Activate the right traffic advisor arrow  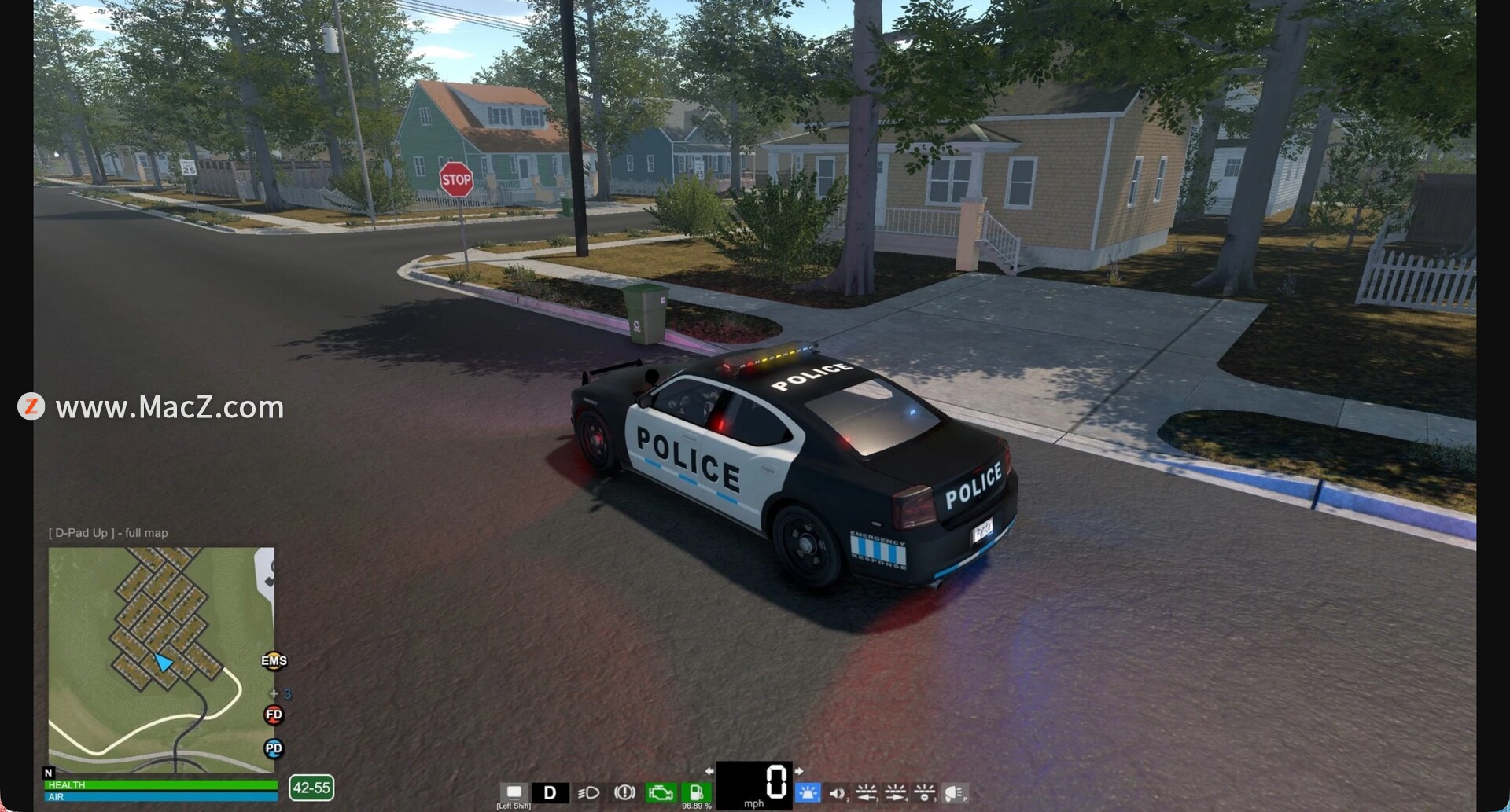pos(896,792)
